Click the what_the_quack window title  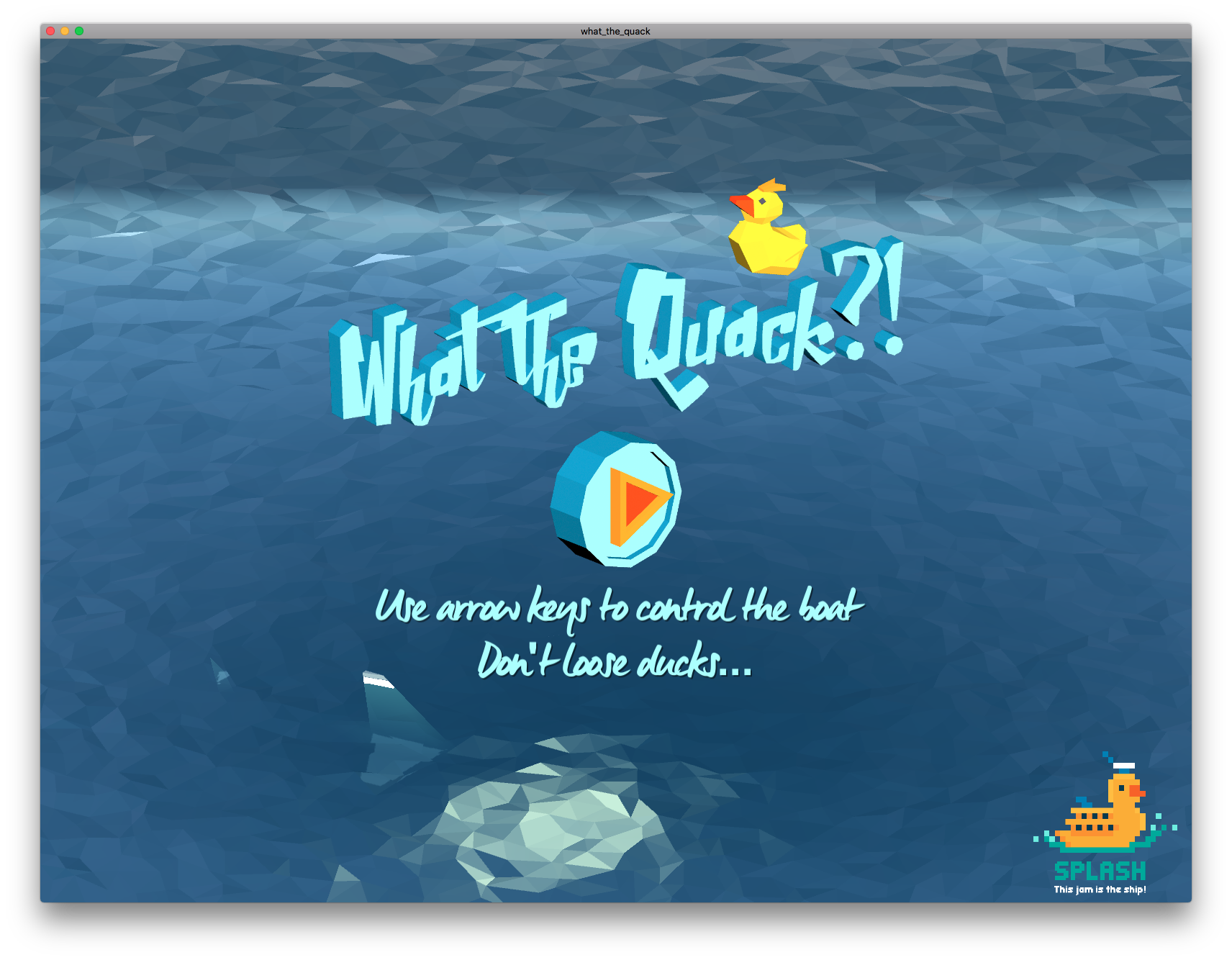coord(615,31)
